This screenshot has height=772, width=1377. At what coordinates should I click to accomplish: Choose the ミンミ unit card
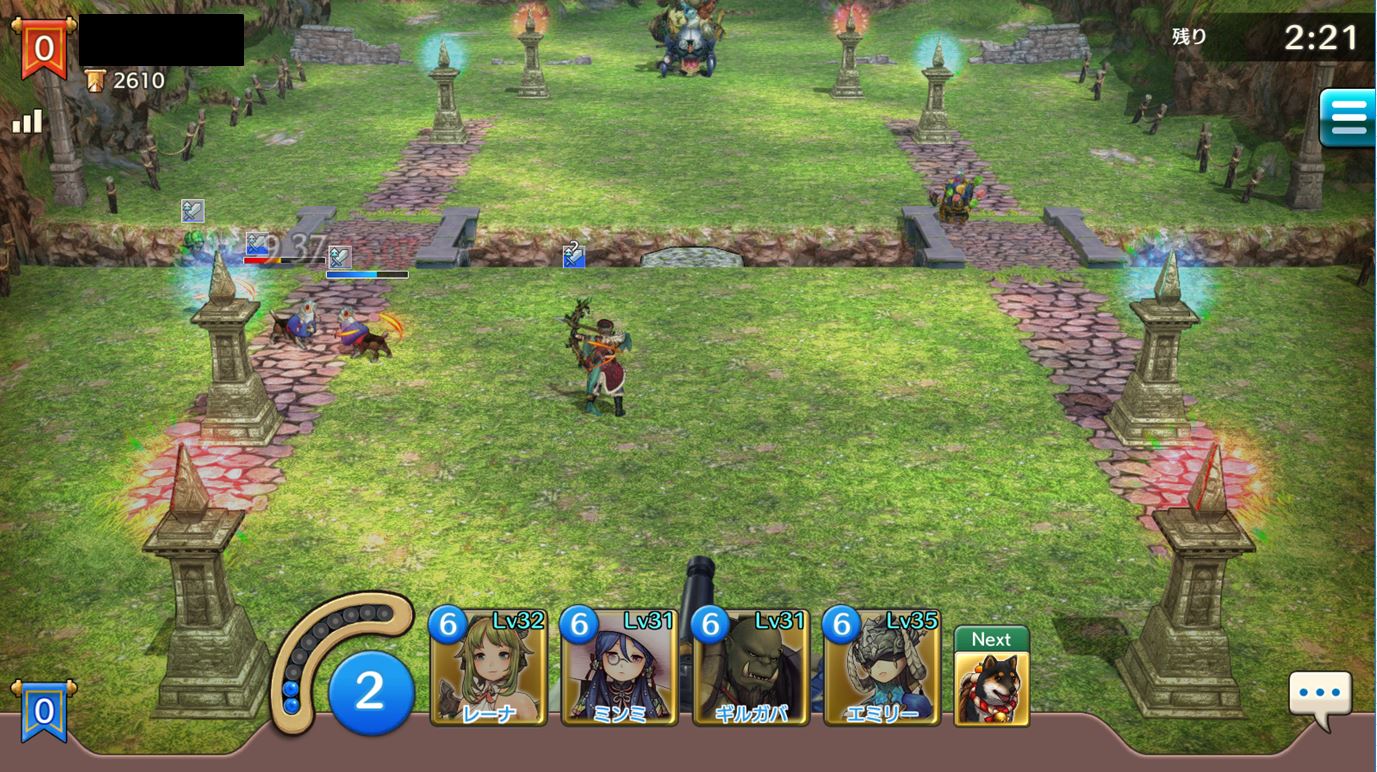coord(620,668)
